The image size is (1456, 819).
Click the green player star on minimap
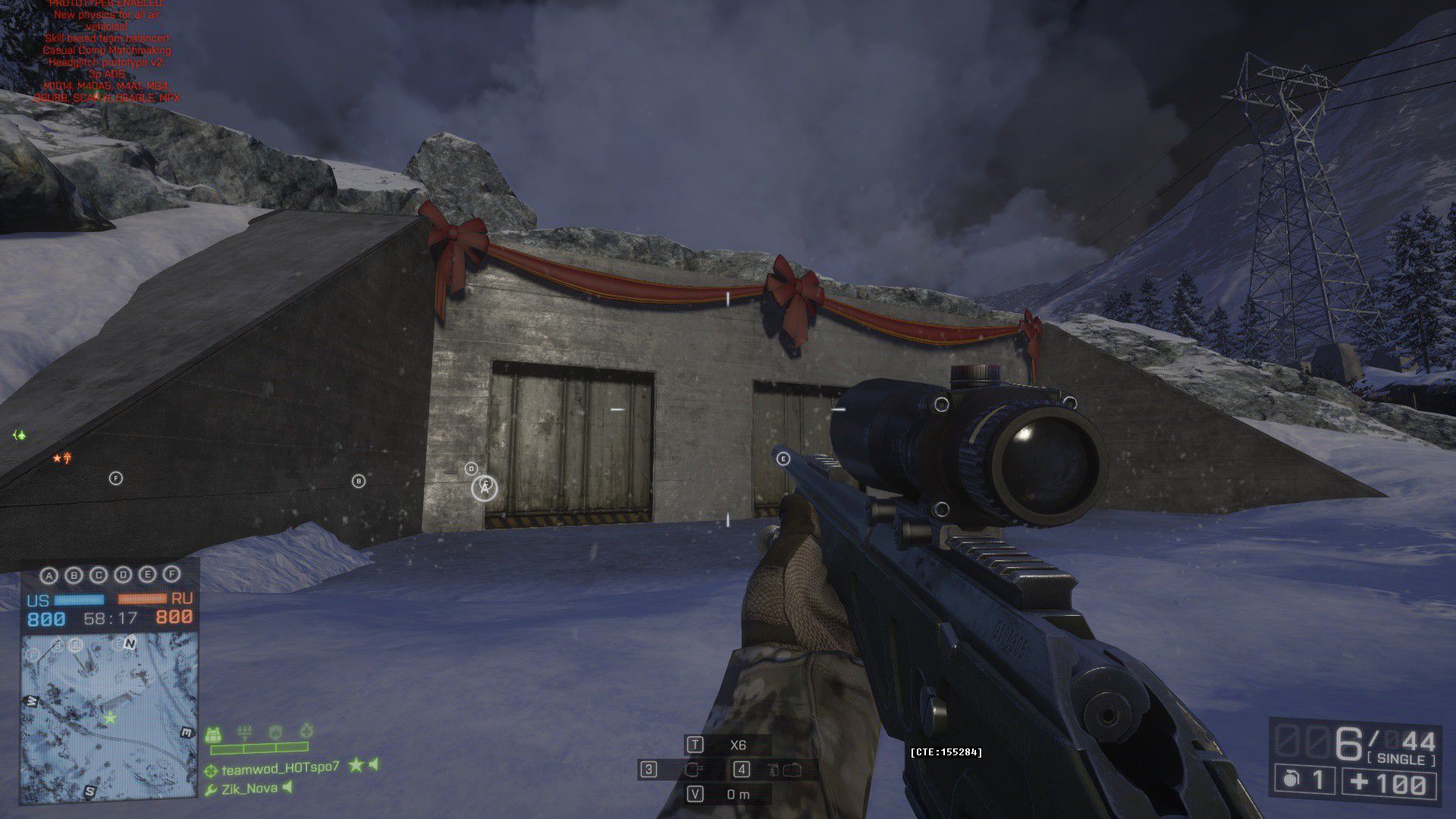(x=111, y=717)
